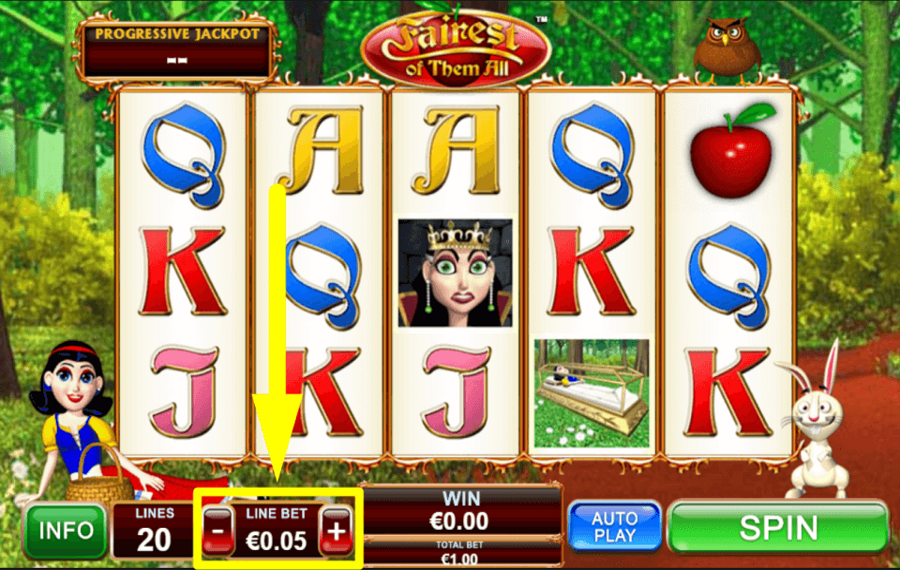Spin the reels with the green SPIN button
Viewport: 900px width, 570px height.
tap(778, 527)
